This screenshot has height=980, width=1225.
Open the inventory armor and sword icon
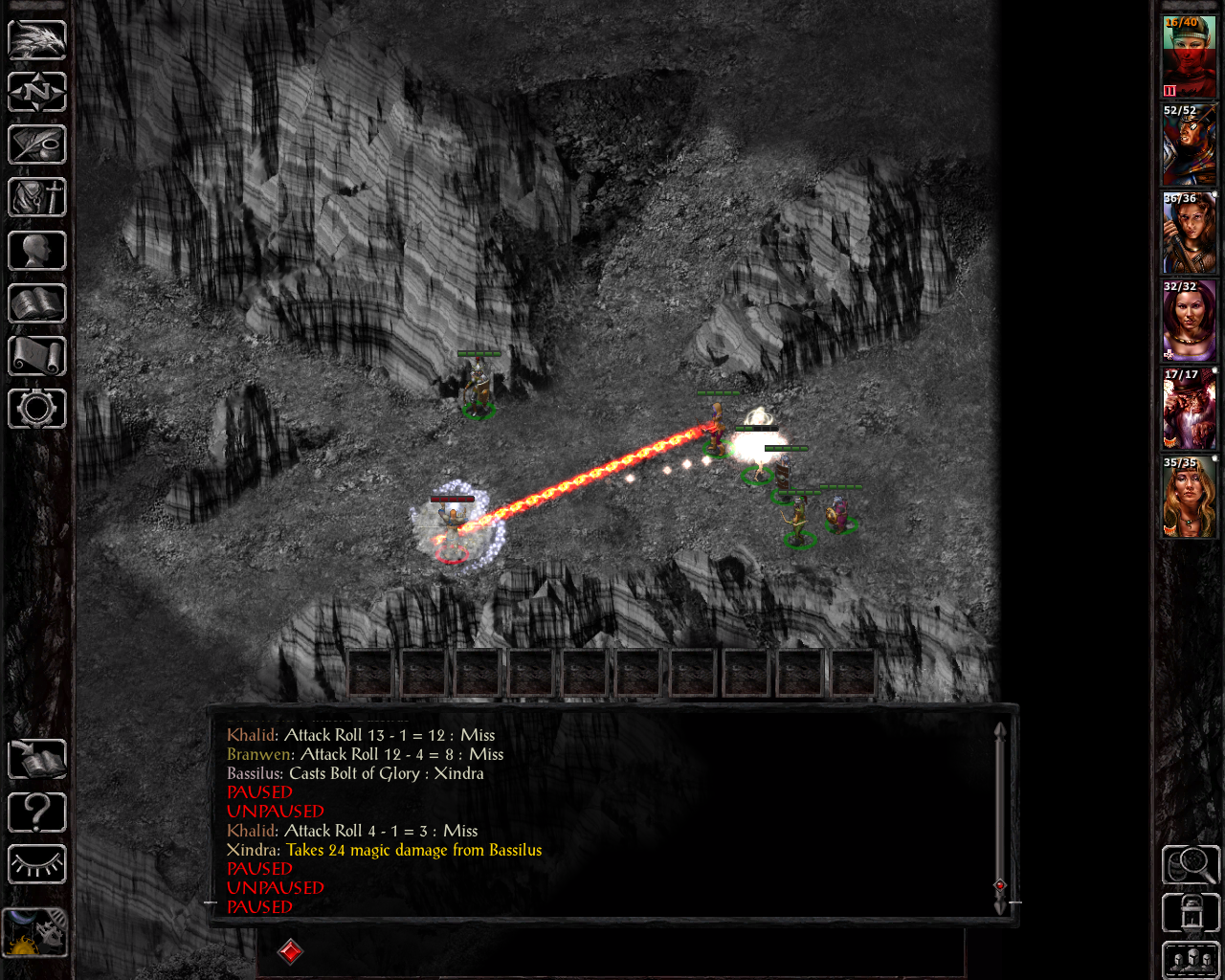pos(37,198)
